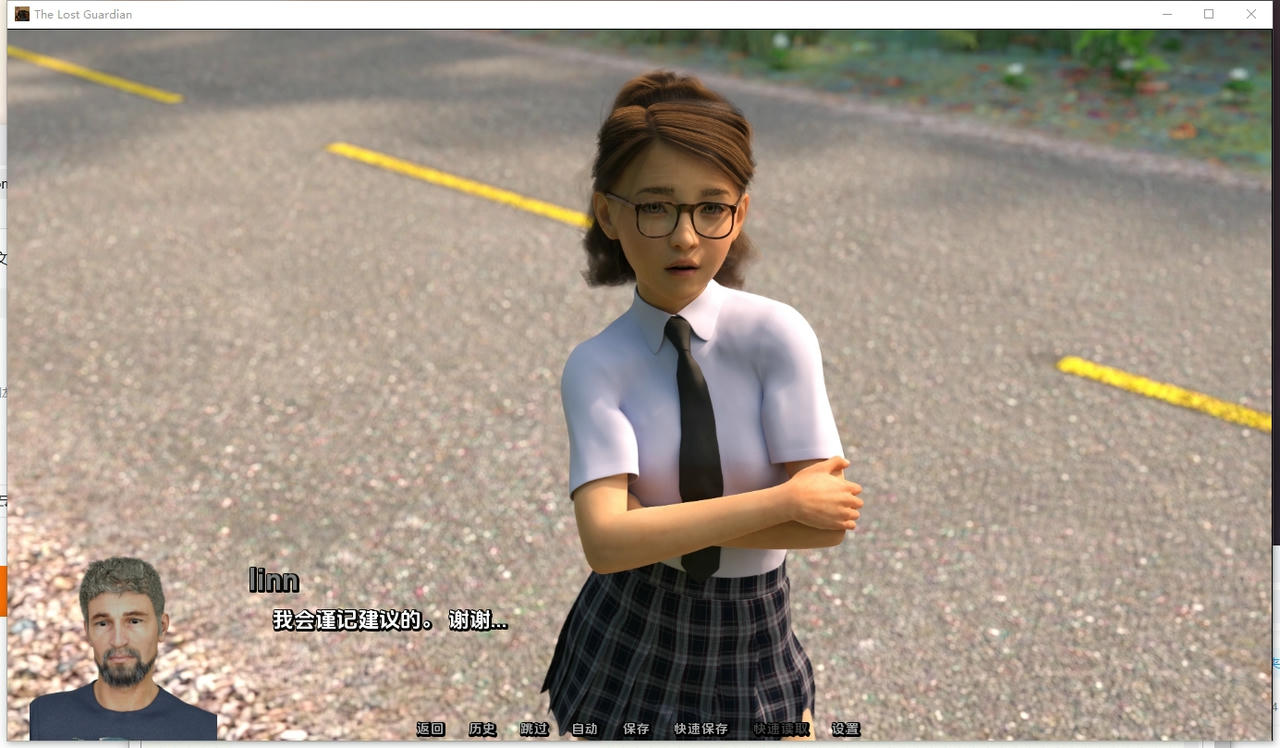Open the 历史 dialogue history
Screen dimensions: 1280x748
click(x=482, y=729)
